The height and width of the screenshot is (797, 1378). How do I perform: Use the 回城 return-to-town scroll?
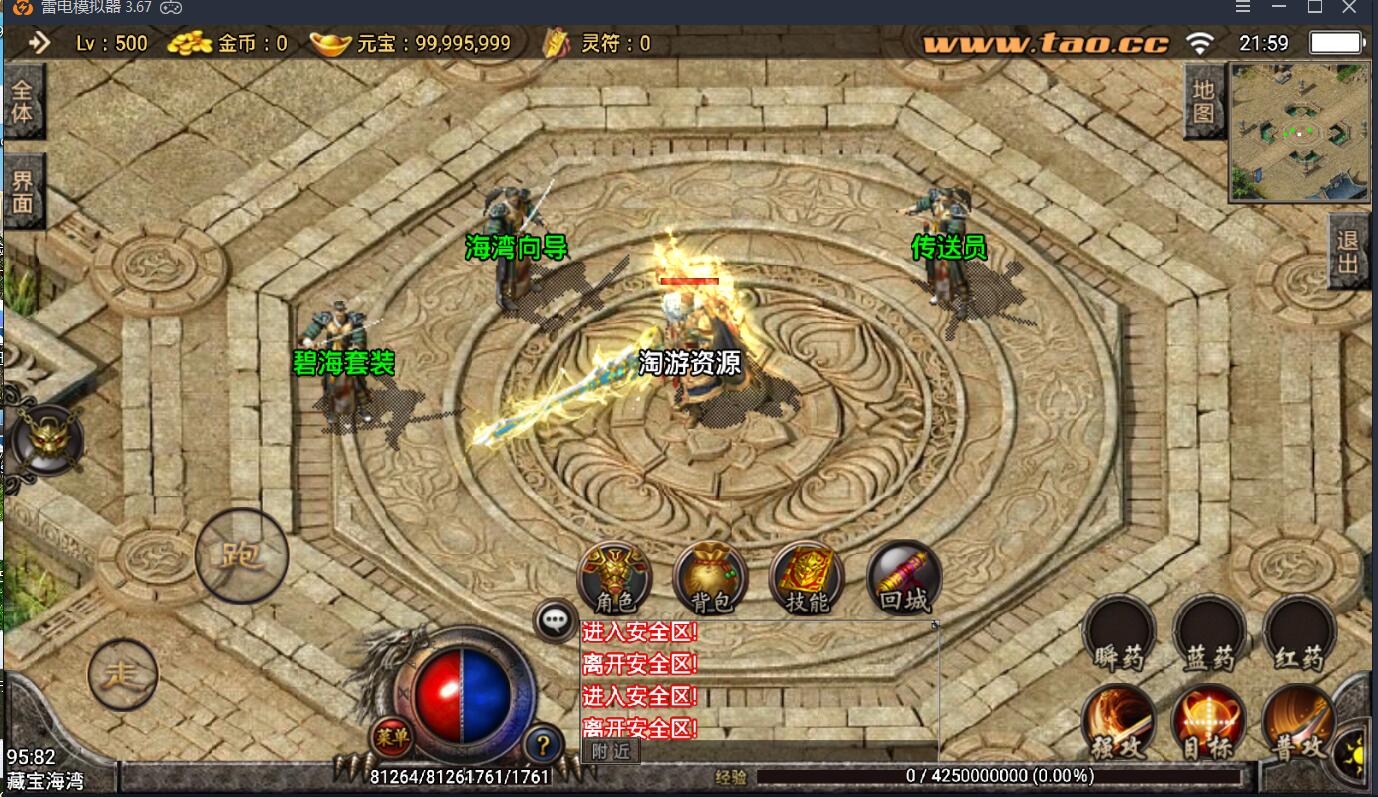[x=903, y=578]
